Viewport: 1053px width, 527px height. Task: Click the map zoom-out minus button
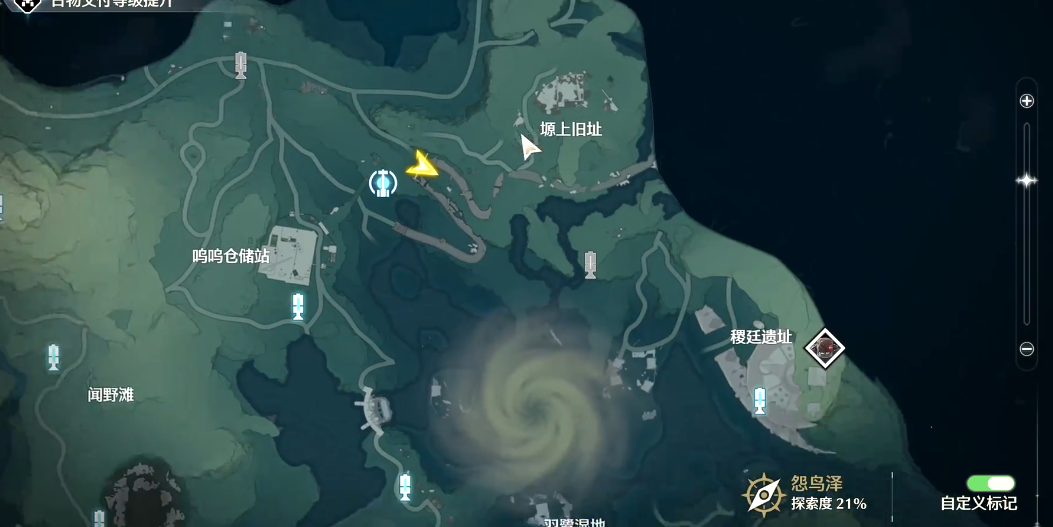(1026, 349)
